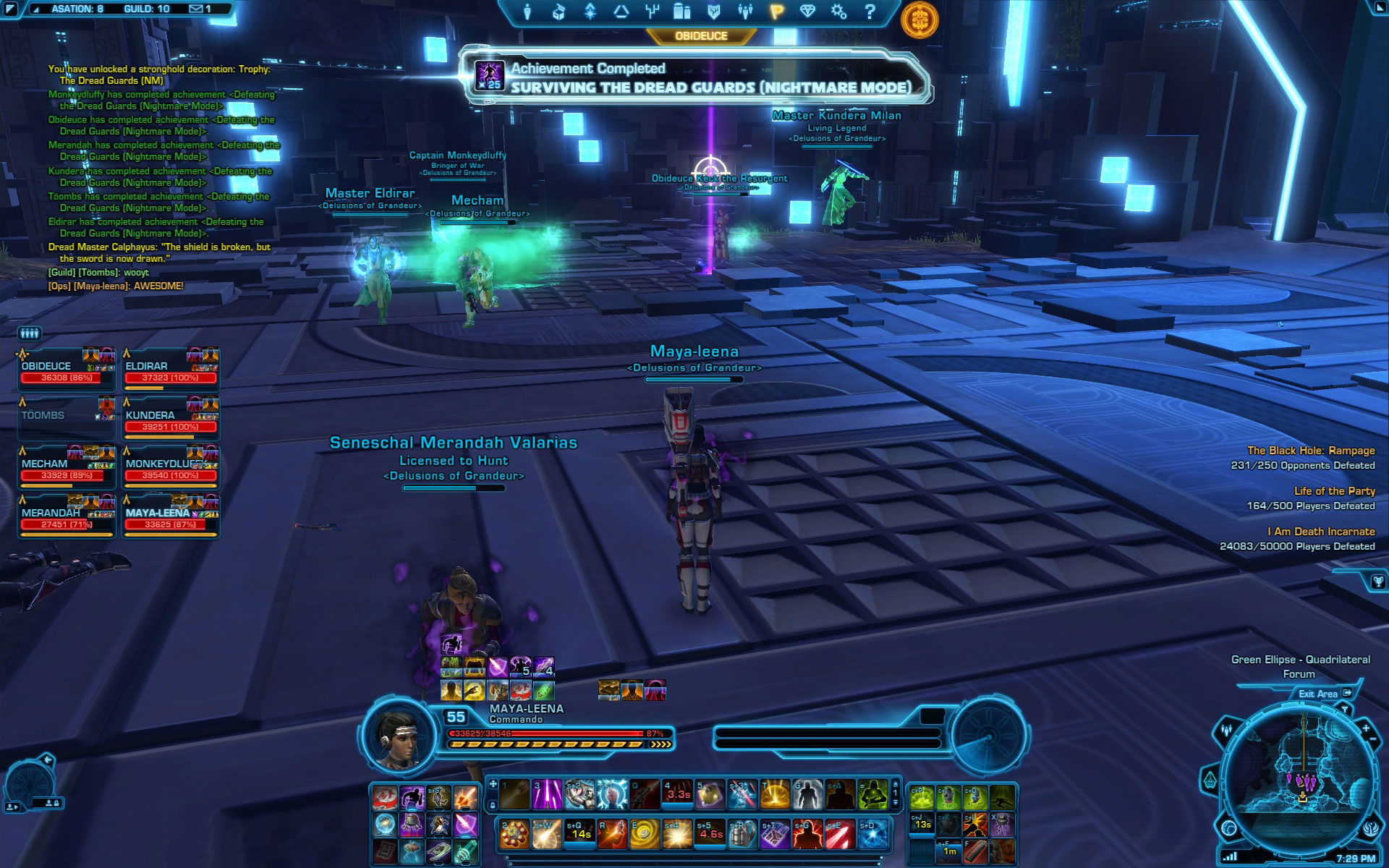1389x868 pixels.
Task: Activate the purple lightsaber beam ability on key 3
Action: pos(548,793)
